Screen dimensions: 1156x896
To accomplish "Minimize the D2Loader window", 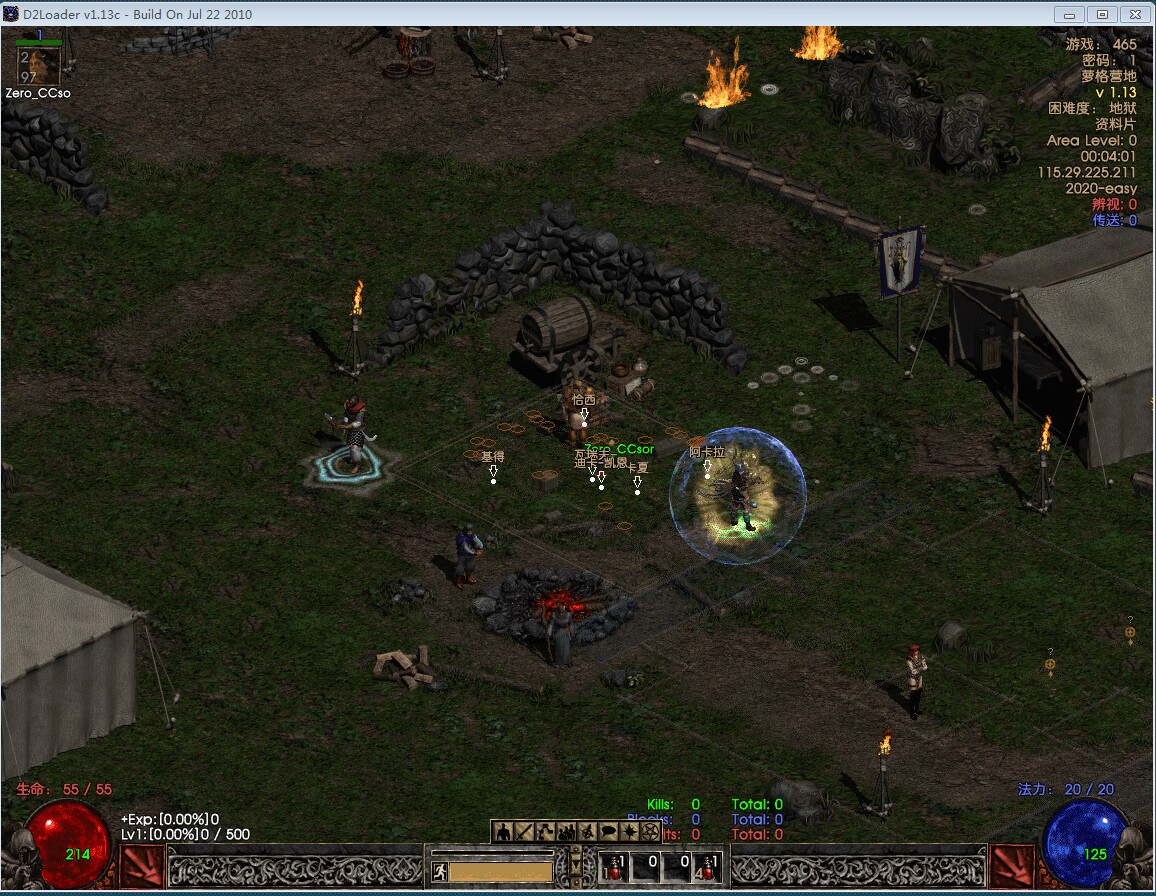I will click(x=1071, y=14).
